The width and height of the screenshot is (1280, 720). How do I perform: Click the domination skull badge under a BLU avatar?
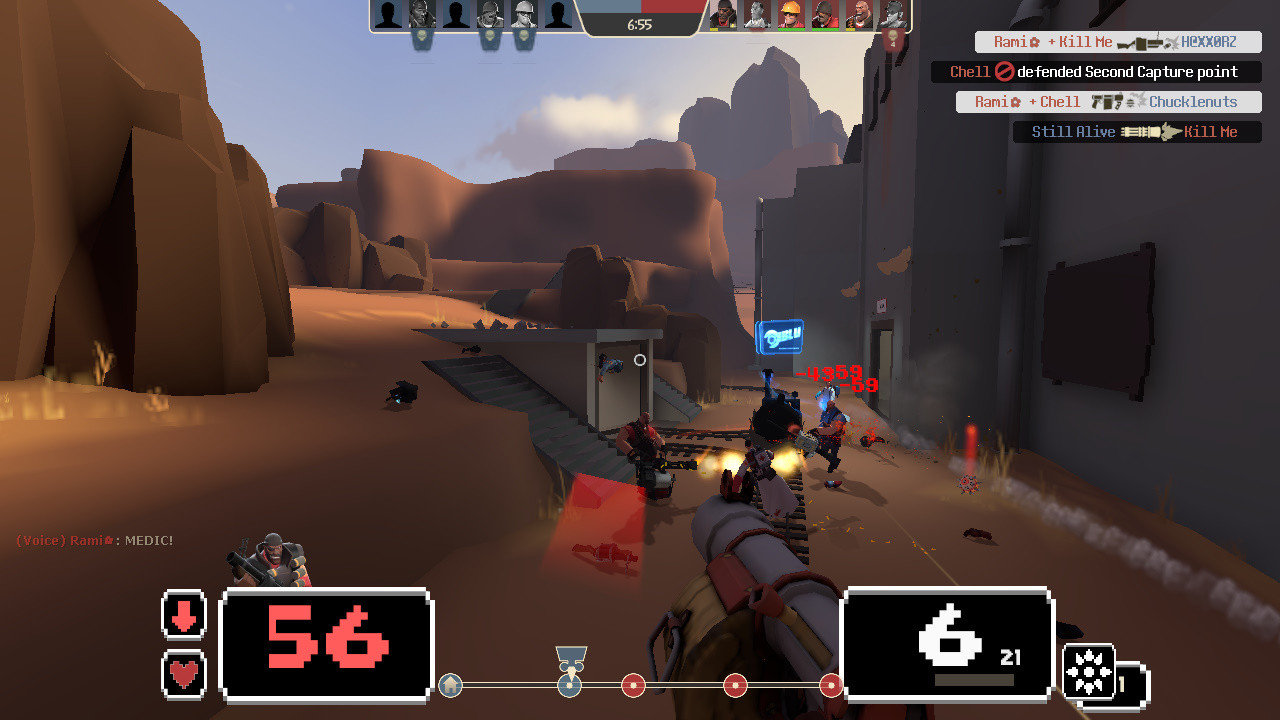pos(420,38)
